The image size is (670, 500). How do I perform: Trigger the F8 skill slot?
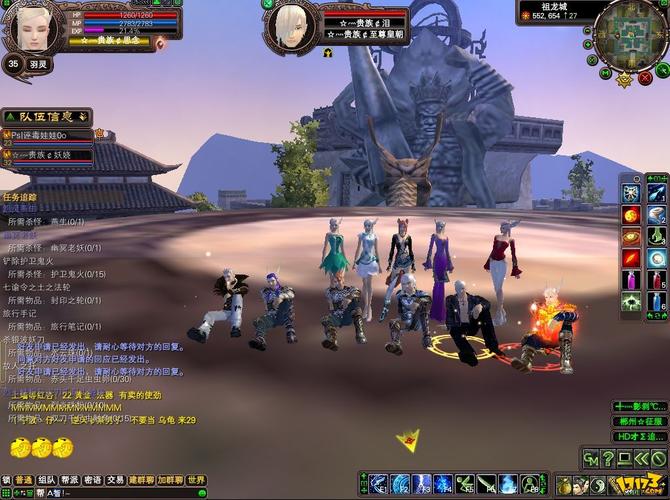530,484
